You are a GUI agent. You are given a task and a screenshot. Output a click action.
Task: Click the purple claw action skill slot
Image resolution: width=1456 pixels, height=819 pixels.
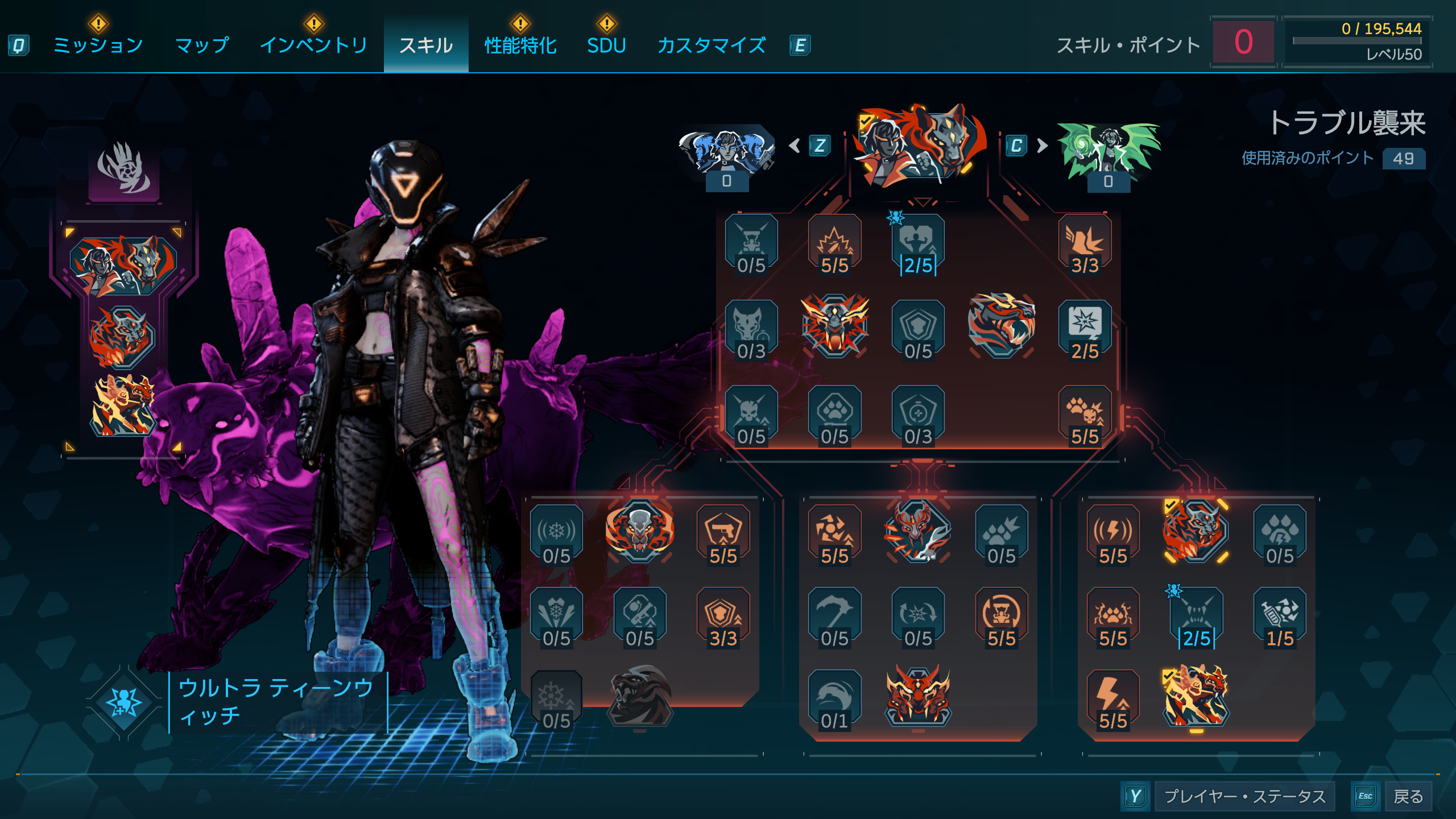click(124, 170)
